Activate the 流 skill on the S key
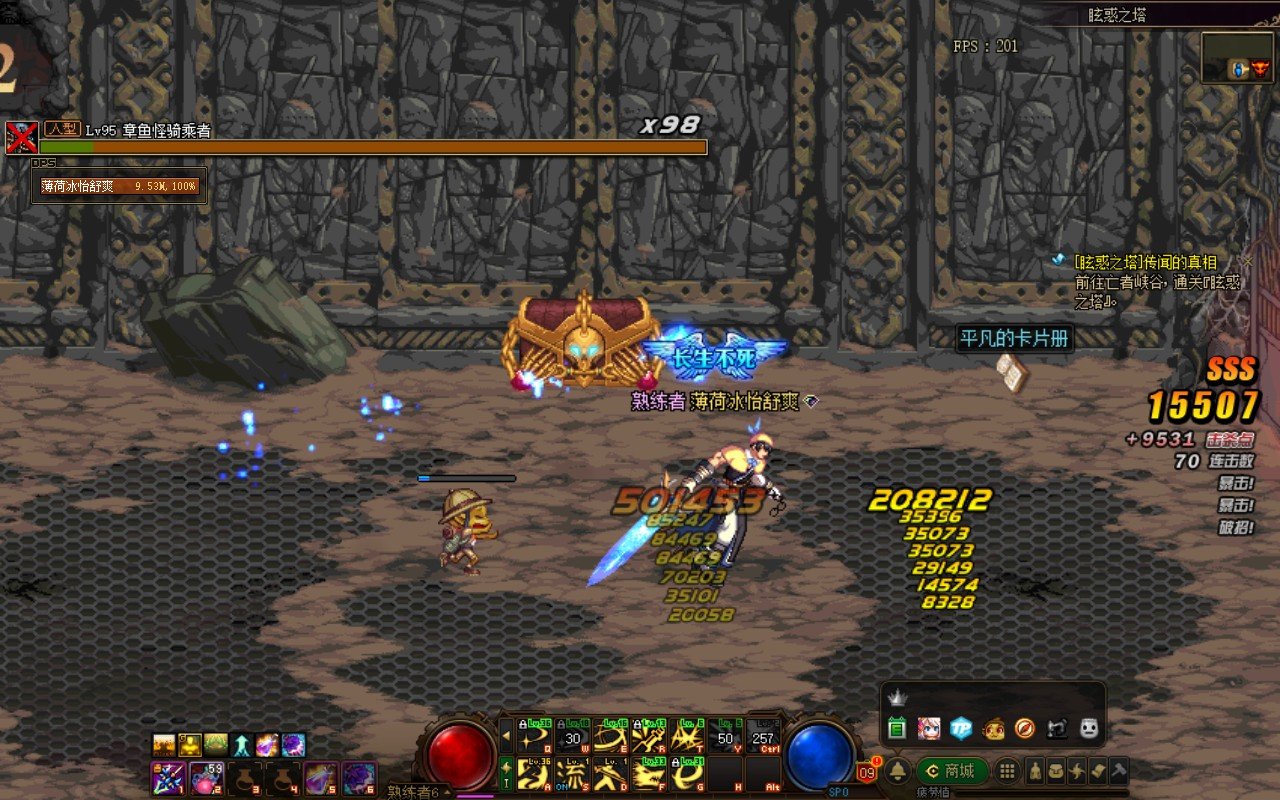This screenshot has width=1280, height=800. [x=572, y=774]
